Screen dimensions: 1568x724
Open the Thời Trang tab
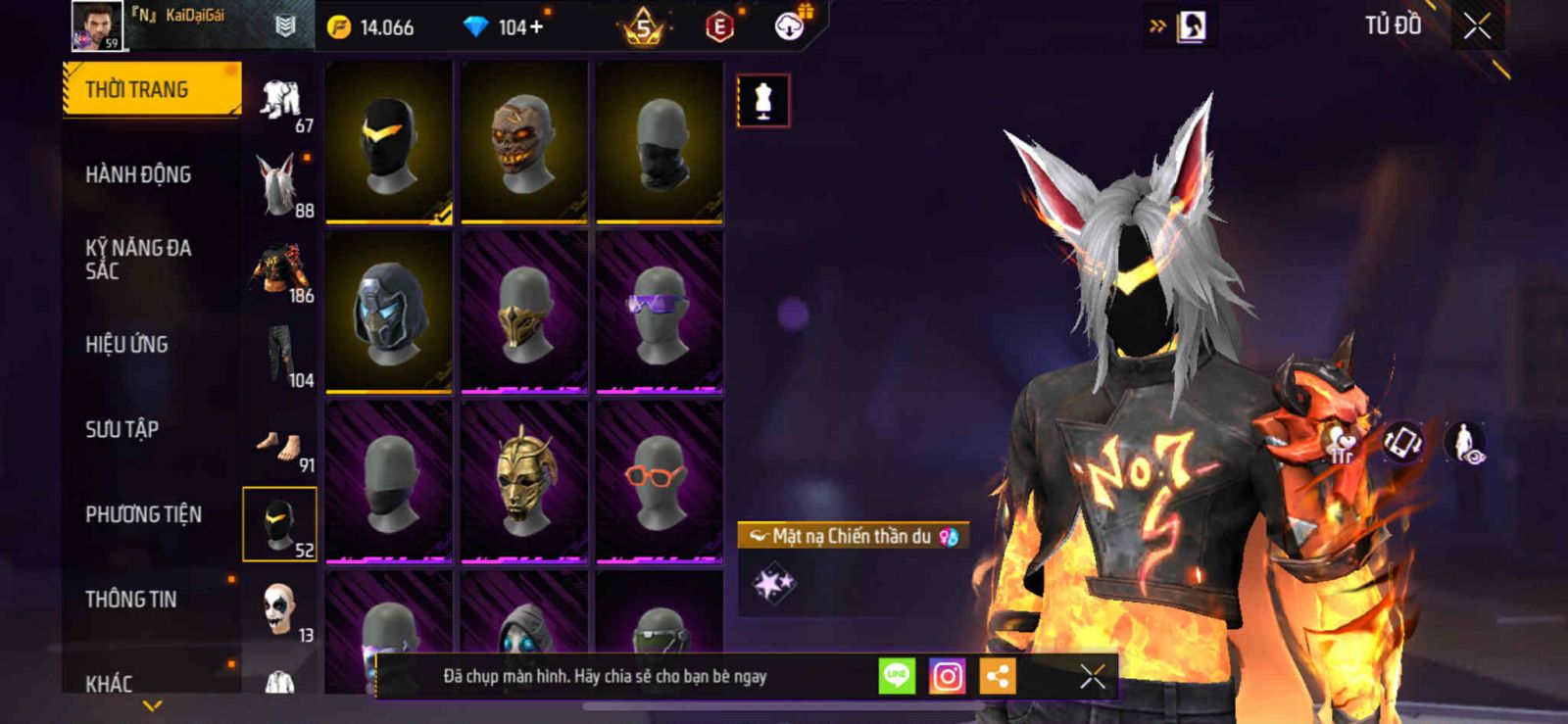click(151, 90)
